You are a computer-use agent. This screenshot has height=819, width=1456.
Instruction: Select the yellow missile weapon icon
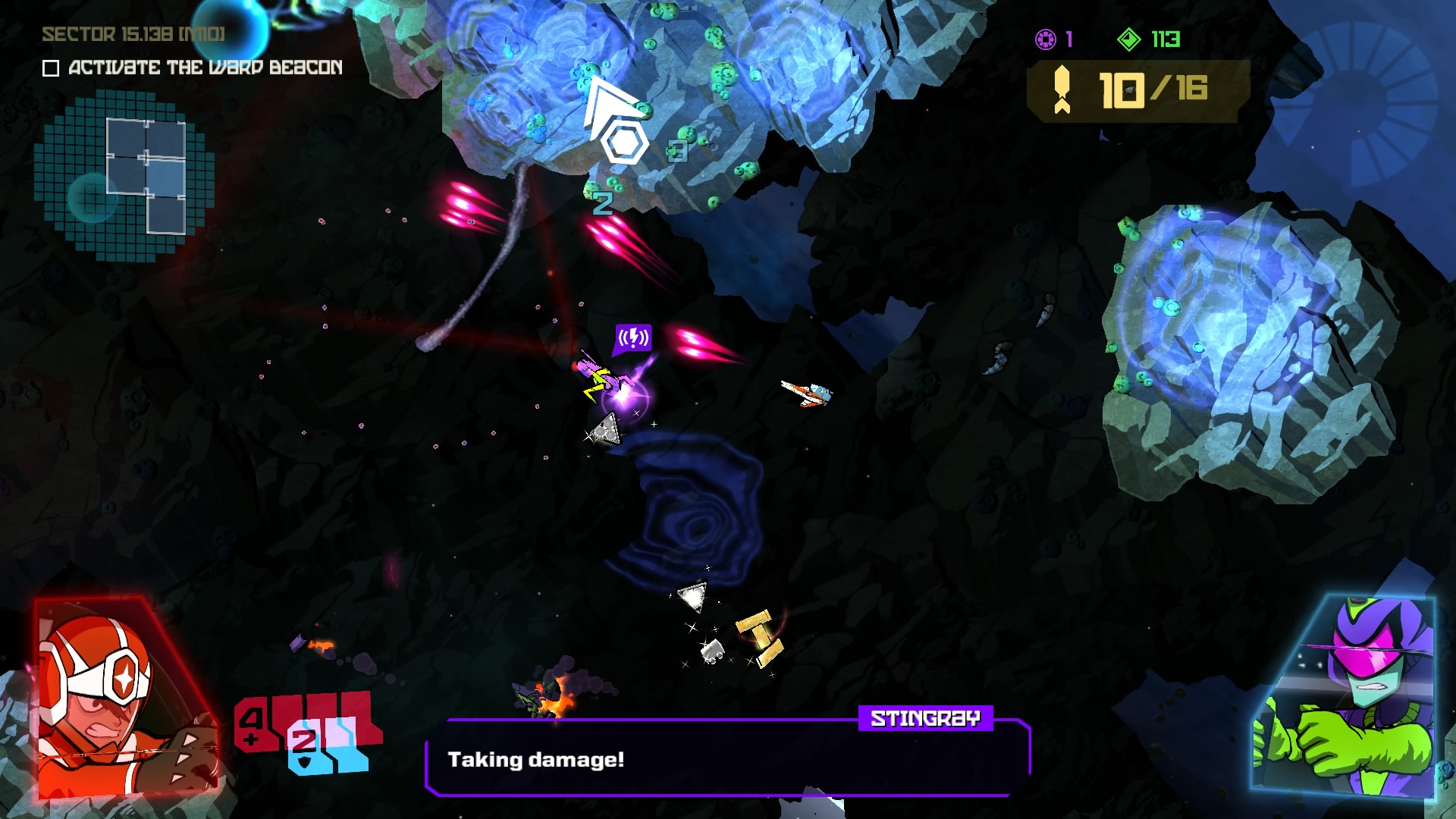click(1062, 89)
